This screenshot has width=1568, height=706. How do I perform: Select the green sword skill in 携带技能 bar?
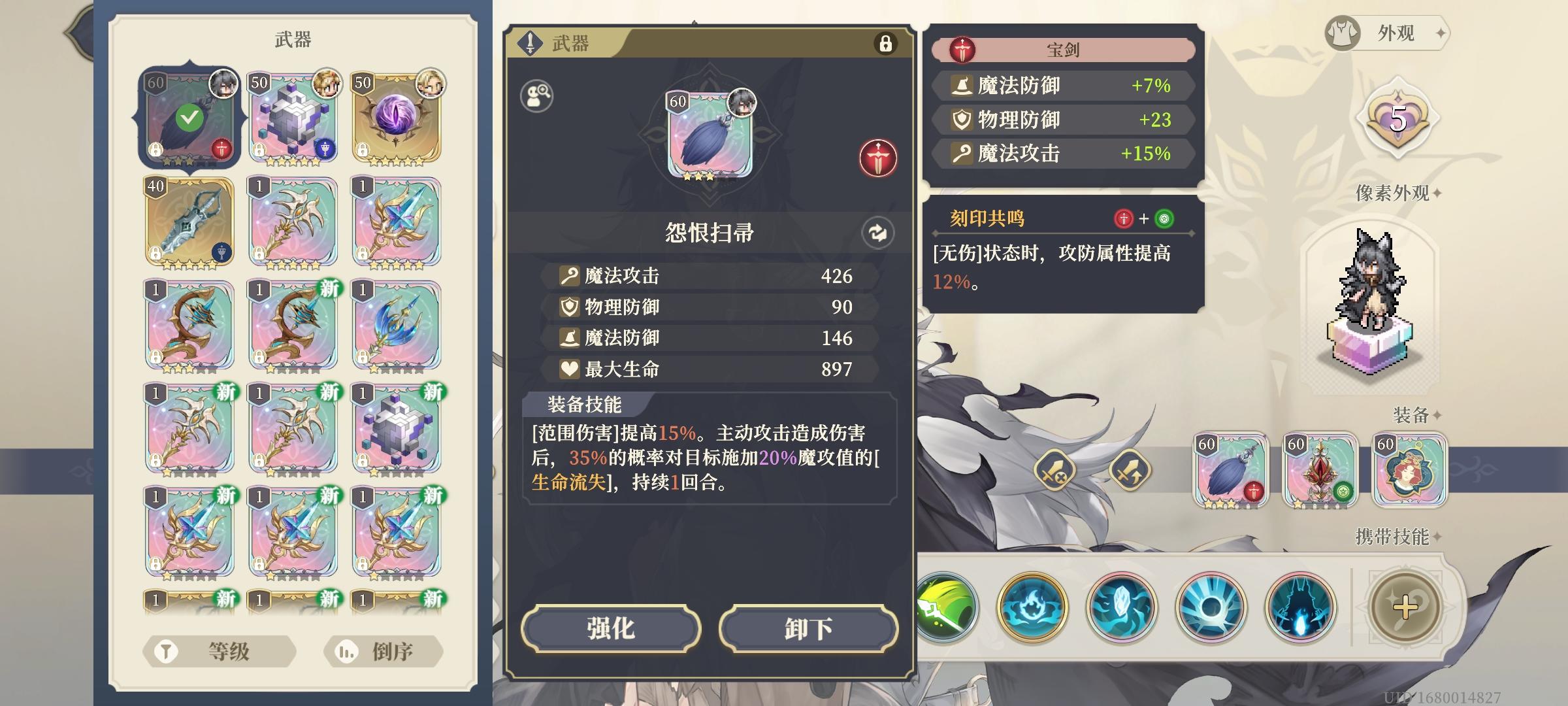[947, 607]
